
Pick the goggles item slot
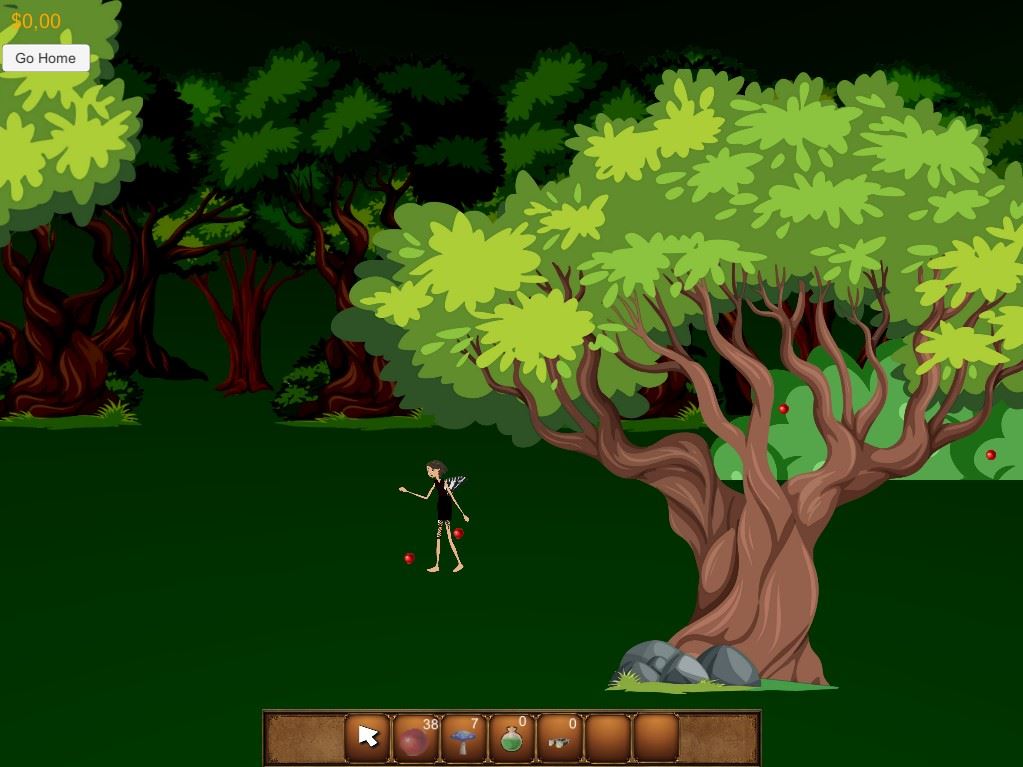coord(559,738)
